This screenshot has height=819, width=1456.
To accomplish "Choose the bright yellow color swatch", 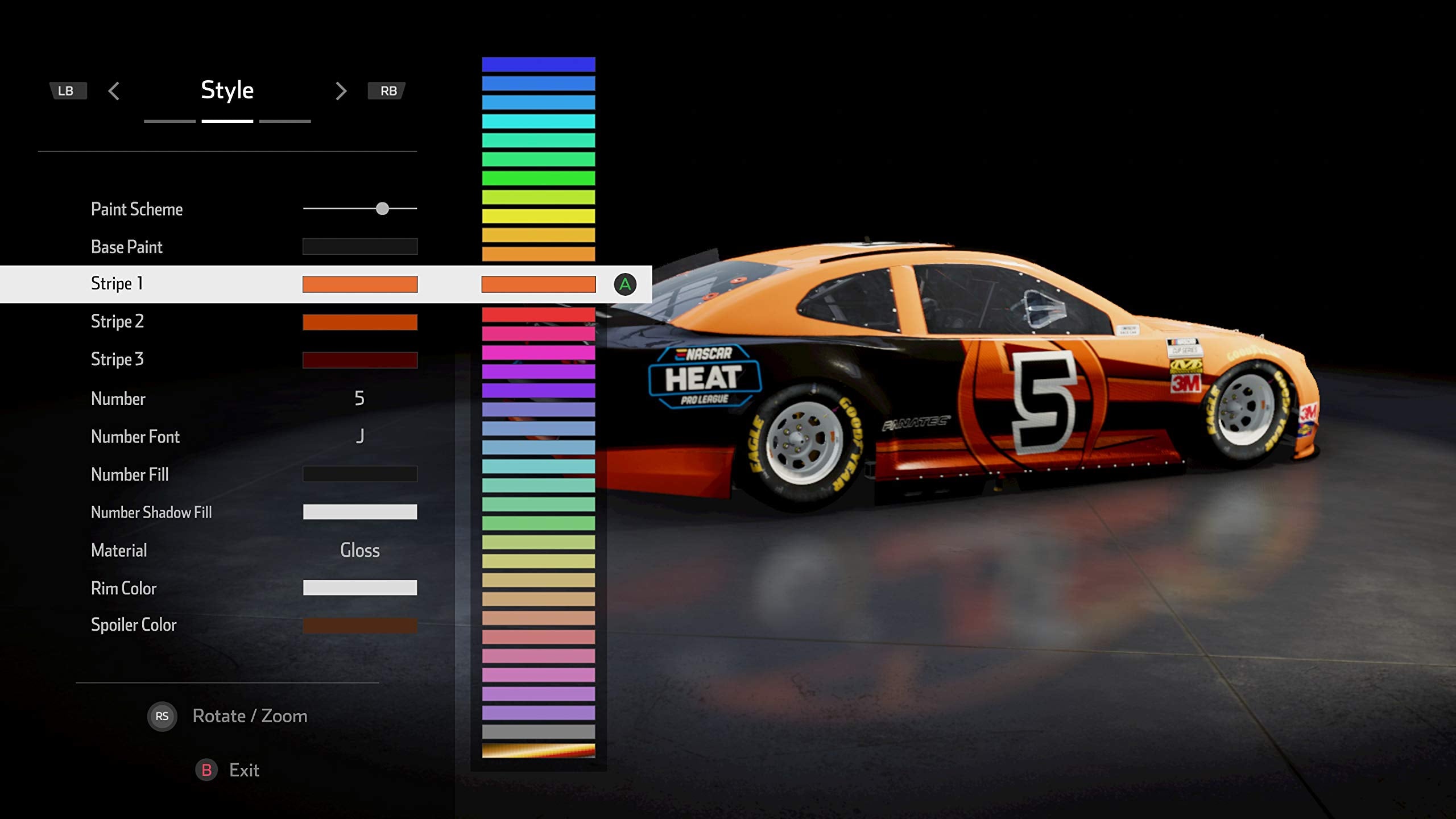I will (538, 216).
